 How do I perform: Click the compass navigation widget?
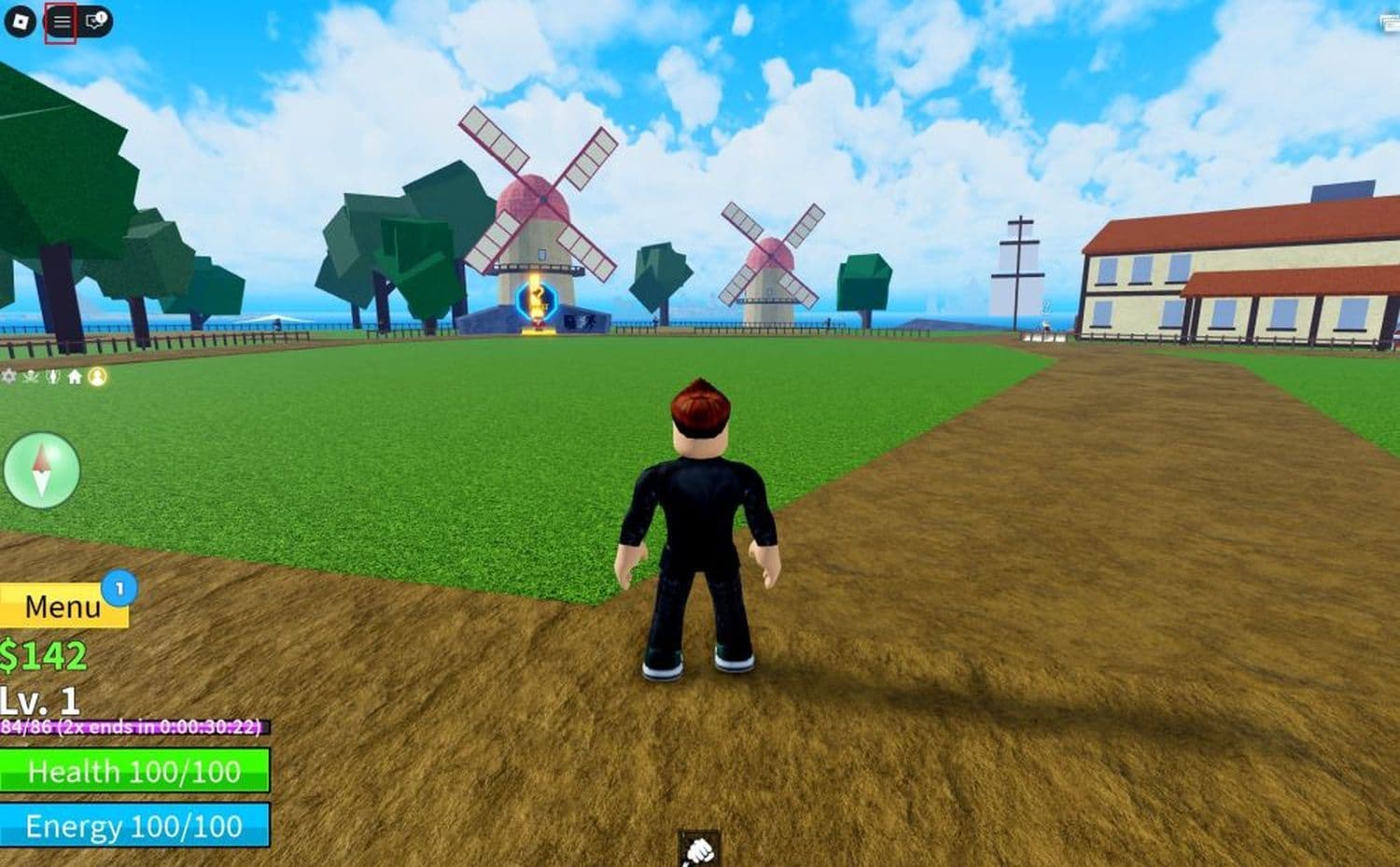point(42,471)
